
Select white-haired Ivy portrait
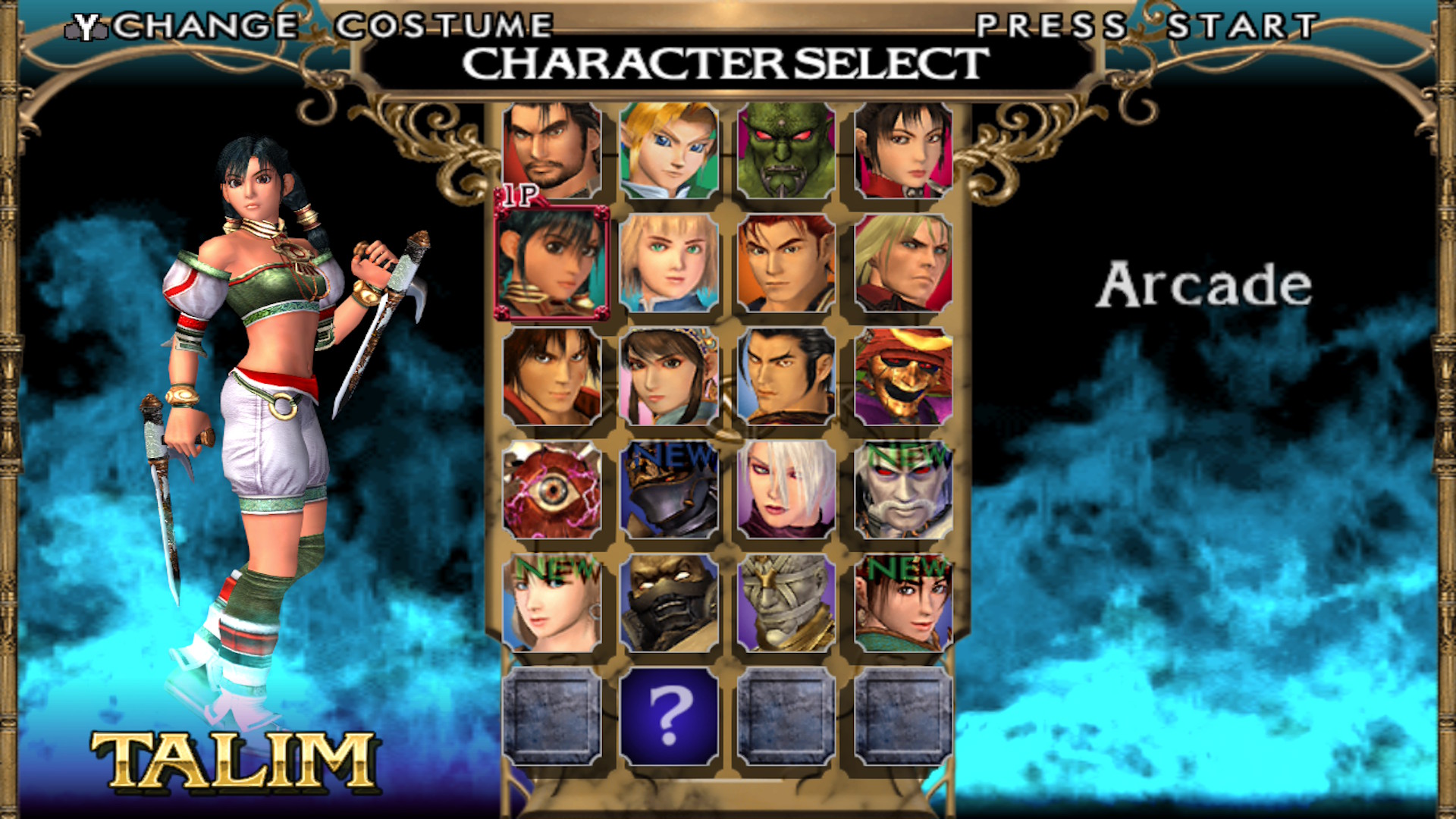[786, 490]
